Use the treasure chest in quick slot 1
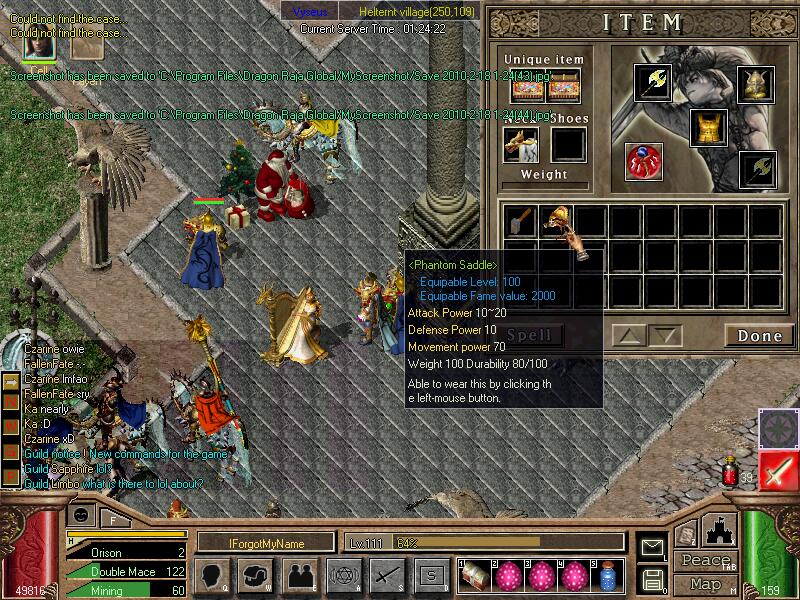This screenshot has width=800, height=600. [x=476, y=575]
